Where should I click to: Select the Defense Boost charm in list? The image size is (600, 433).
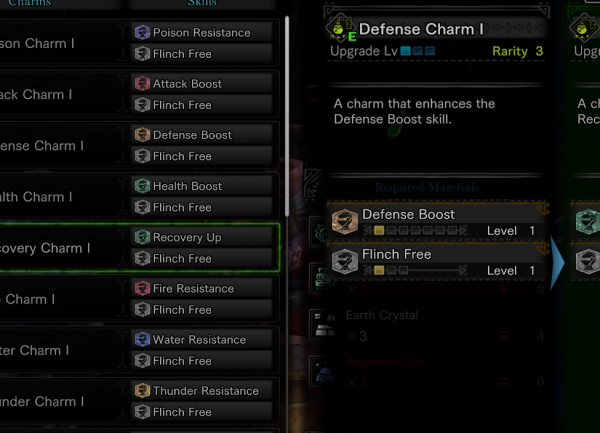click(x=140, y=146)
